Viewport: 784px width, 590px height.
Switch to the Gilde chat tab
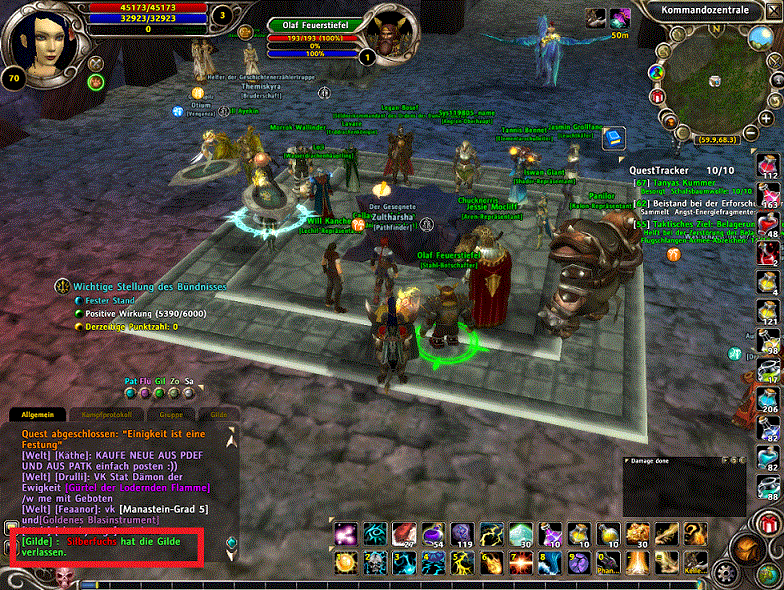[217, 414]
